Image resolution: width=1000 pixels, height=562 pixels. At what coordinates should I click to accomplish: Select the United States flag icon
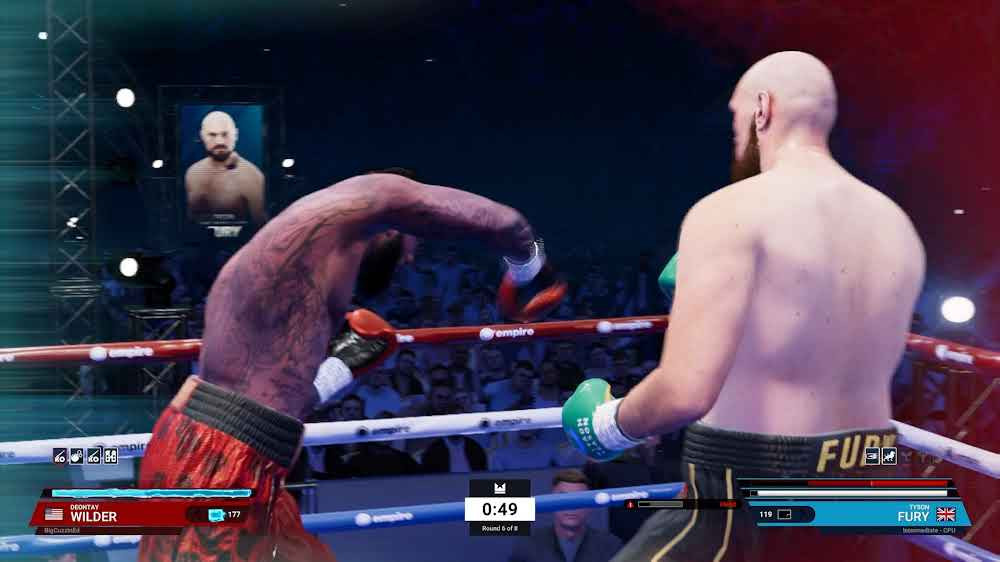tap(54, 515)
